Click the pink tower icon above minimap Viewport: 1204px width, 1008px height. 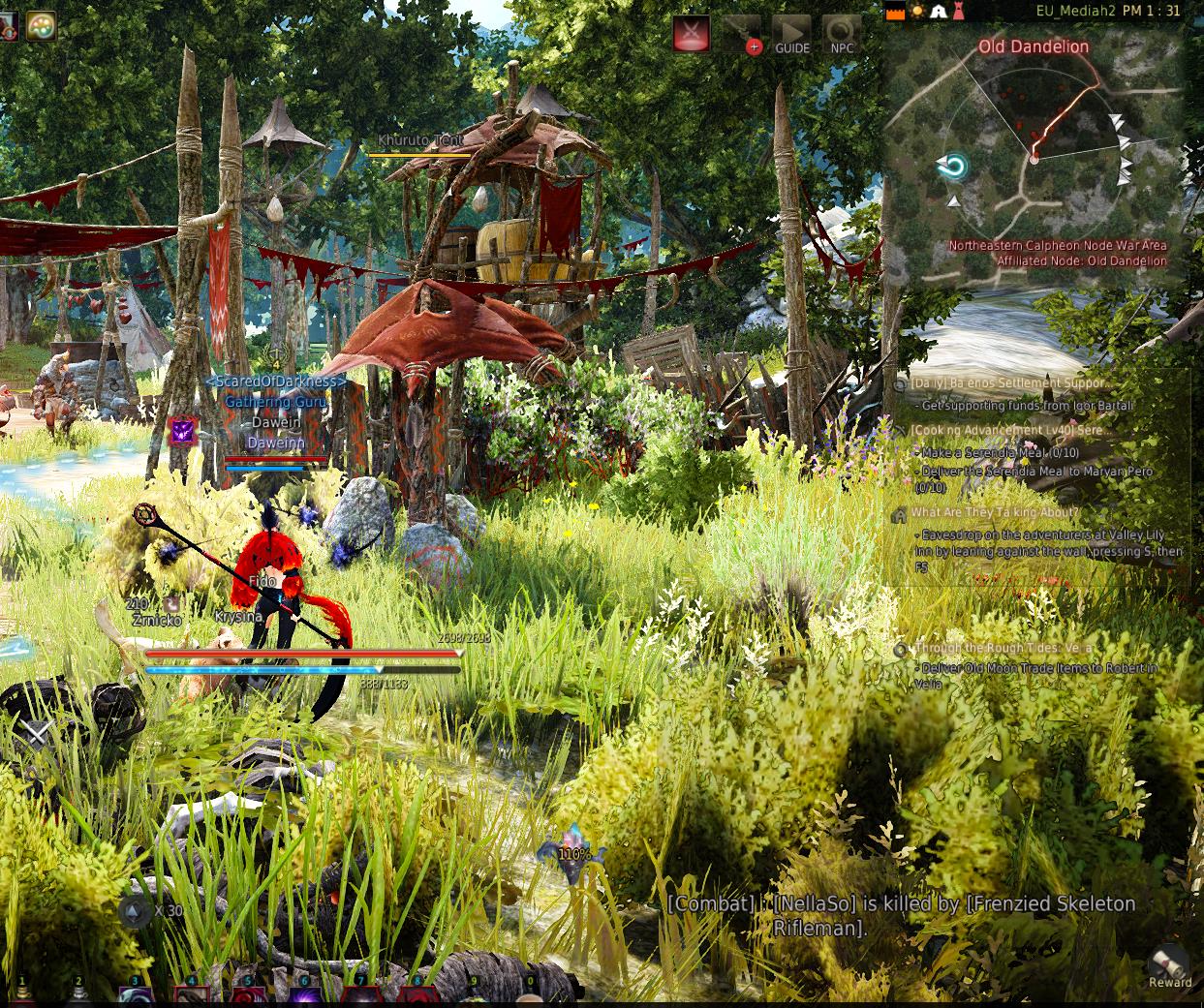[x=959, y=12]
